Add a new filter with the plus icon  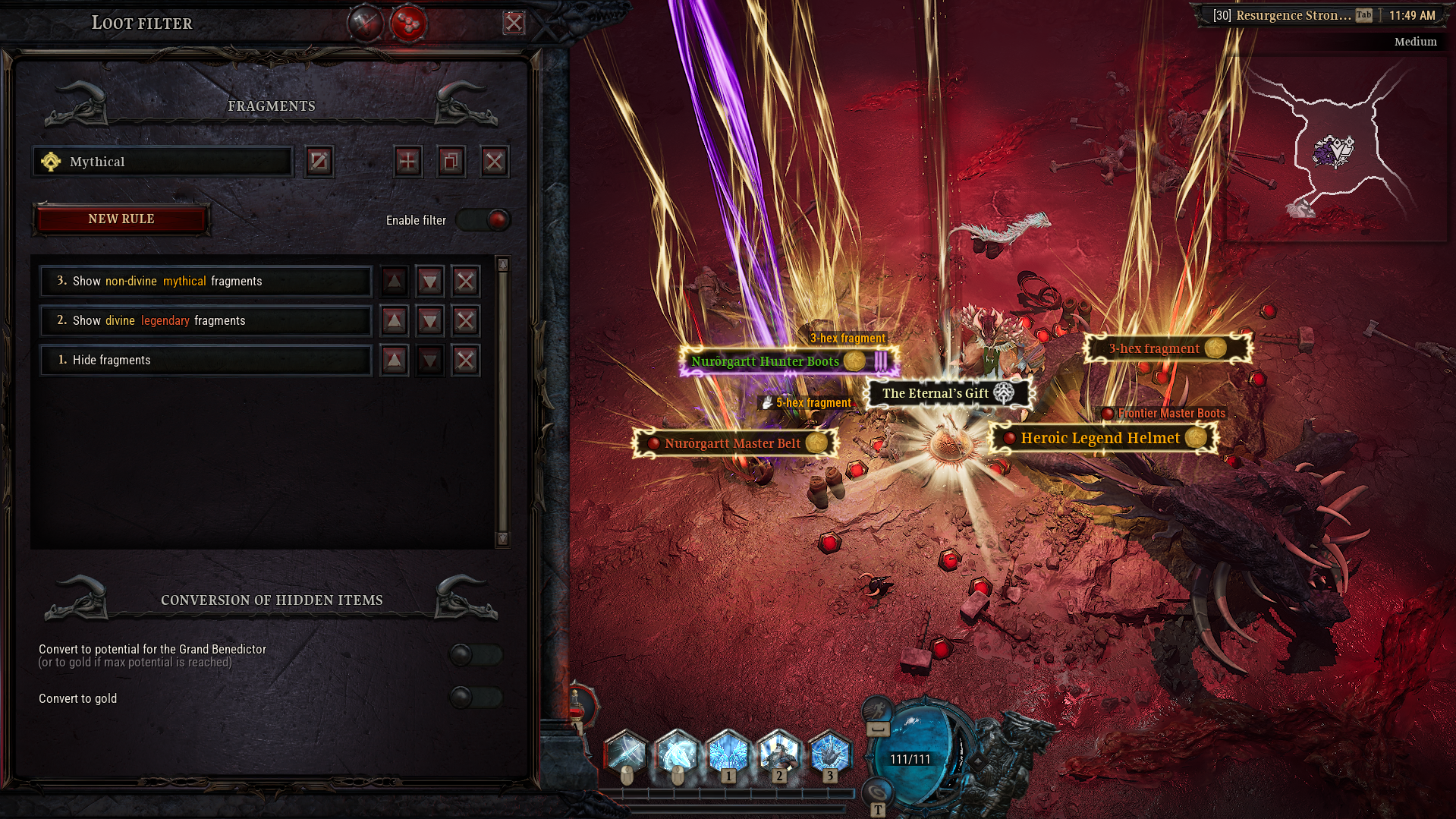407,161
